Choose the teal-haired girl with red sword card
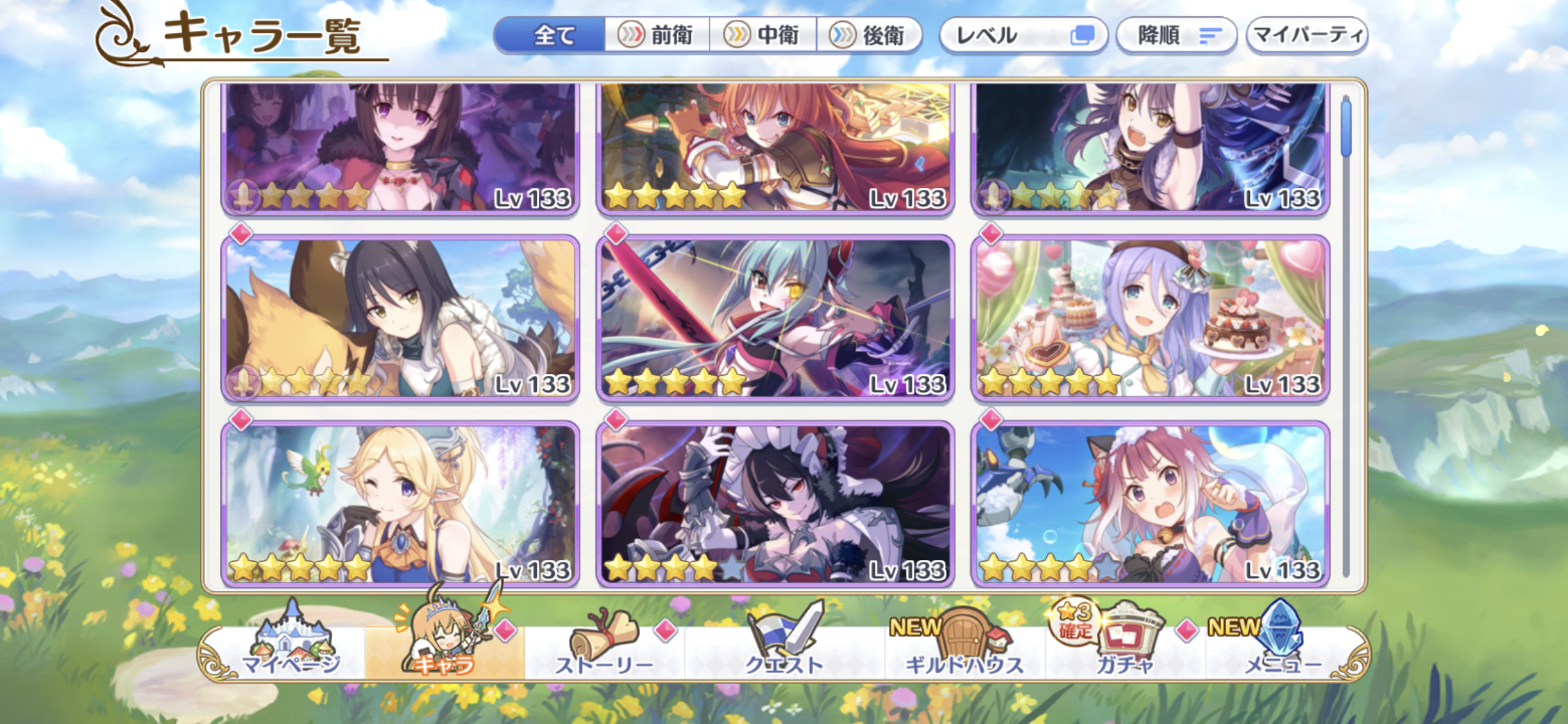The image size is (1568, 724). 775,319
